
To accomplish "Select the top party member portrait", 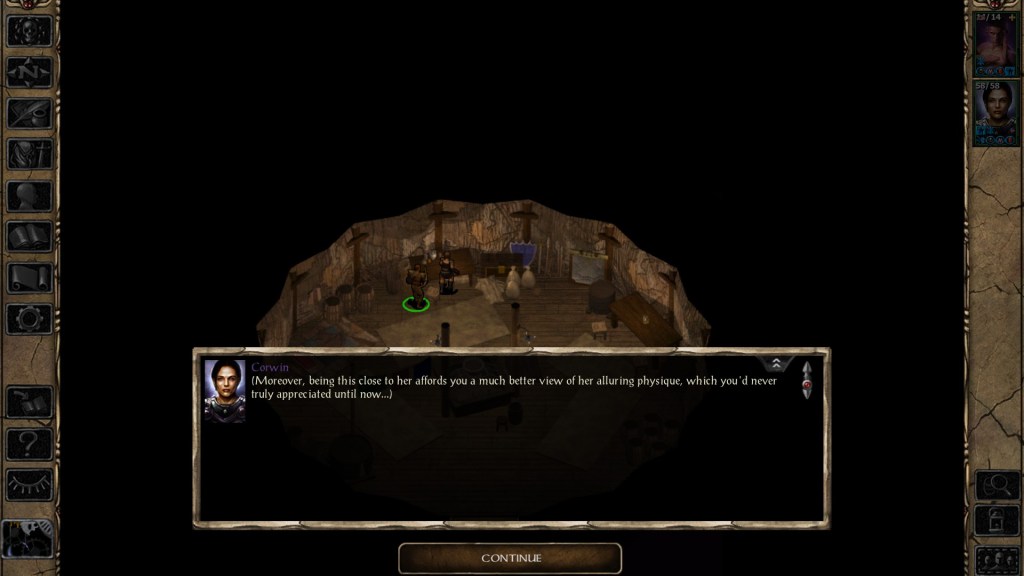I will [995, 45].
